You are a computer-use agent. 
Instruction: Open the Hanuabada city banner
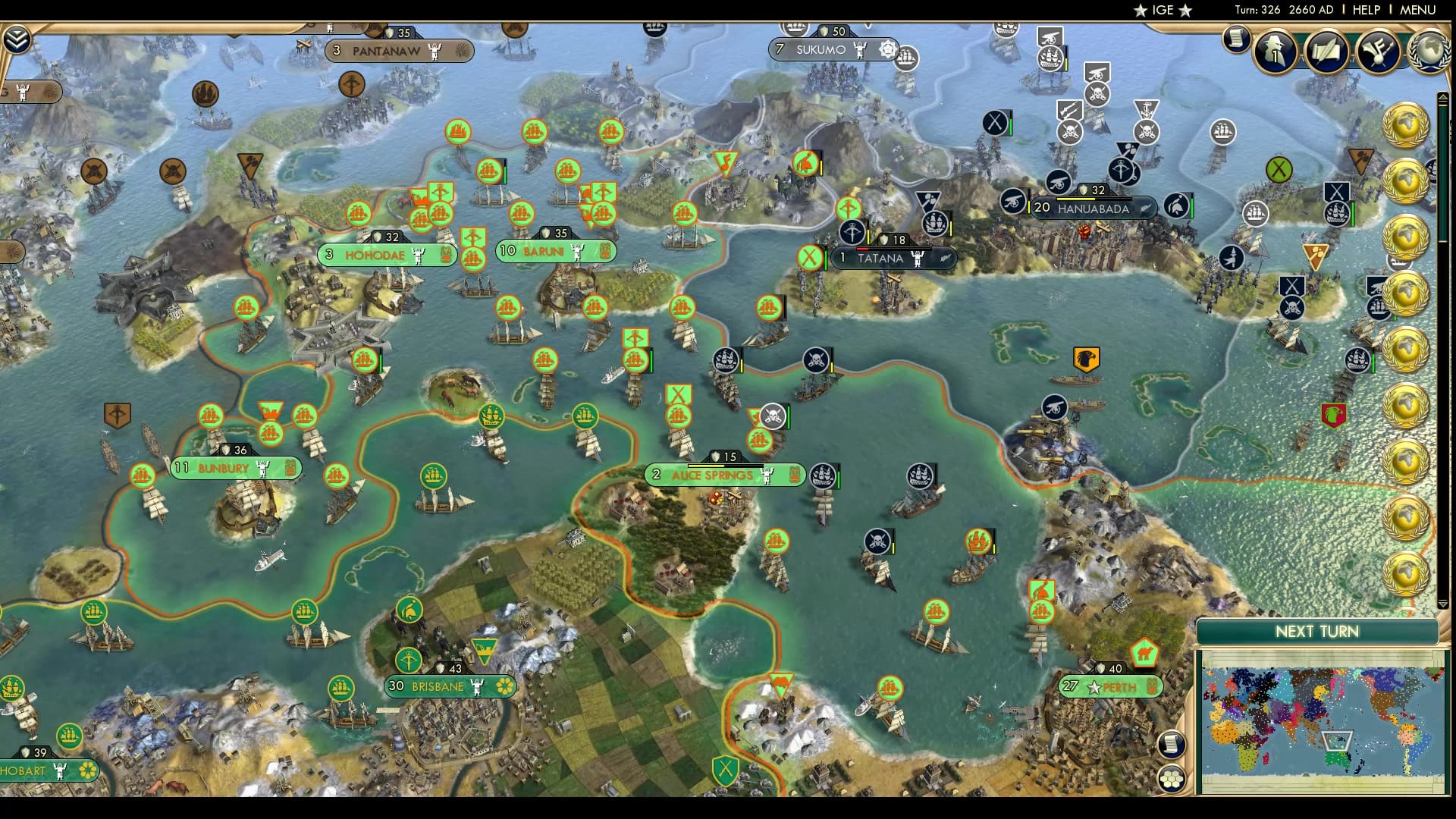click(x=1092, y=210)
